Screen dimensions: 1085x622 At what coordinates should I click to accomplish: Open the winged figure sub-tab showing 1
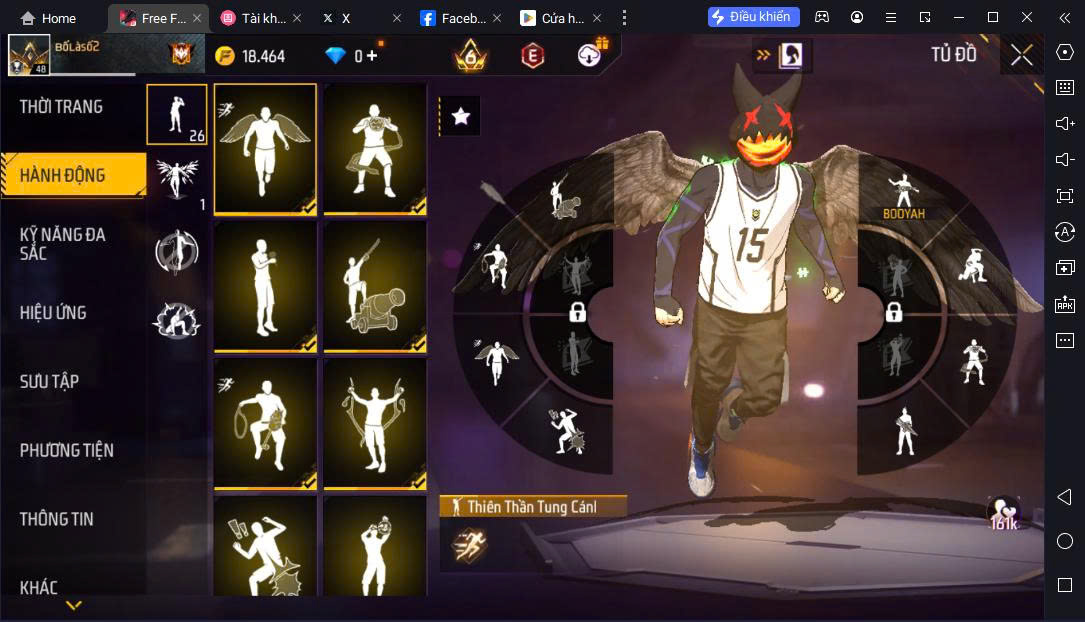click(177, 181)
